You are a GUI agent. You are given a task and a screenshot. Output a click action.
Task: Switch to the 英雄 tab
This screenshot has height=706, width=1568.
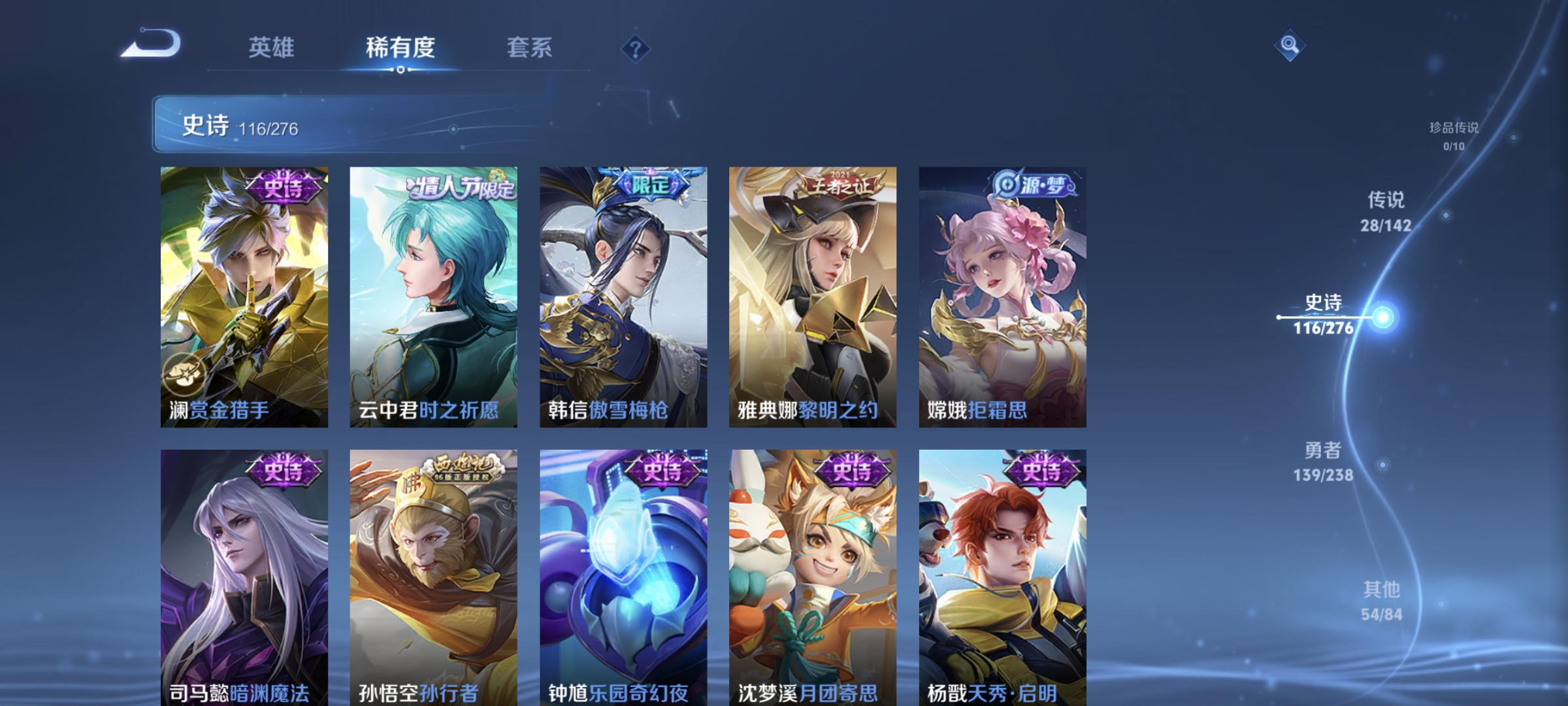click(271, 47)
